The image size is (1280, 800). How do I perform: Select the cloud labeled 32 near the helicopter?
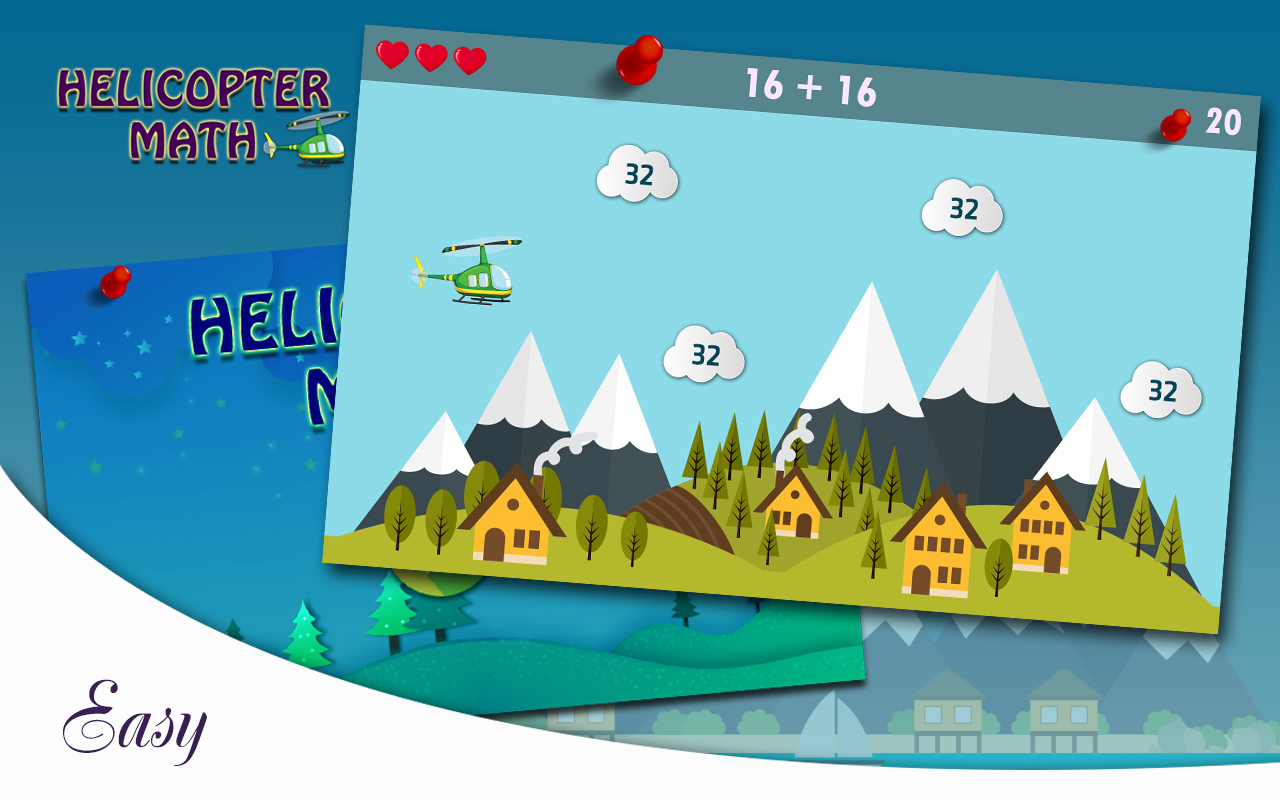[639, 176]
